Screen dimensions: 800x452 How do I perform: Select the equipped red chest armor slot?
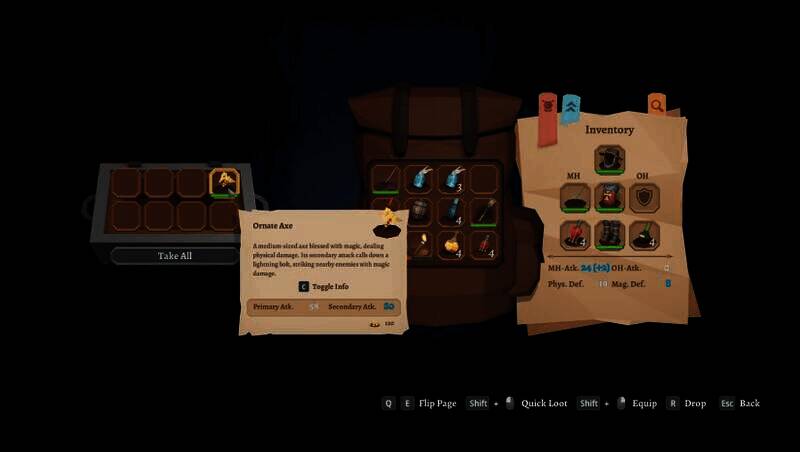[609, 198]
